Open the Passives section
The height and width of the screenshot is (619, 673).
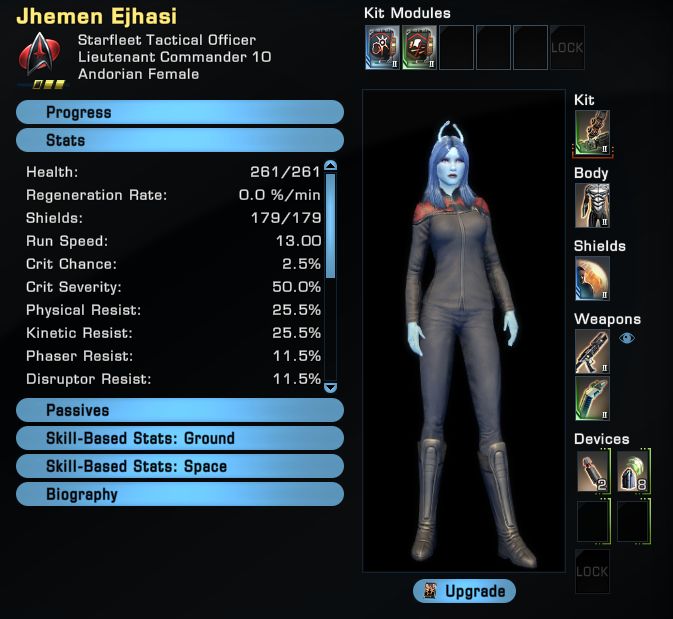coord(180,411)
